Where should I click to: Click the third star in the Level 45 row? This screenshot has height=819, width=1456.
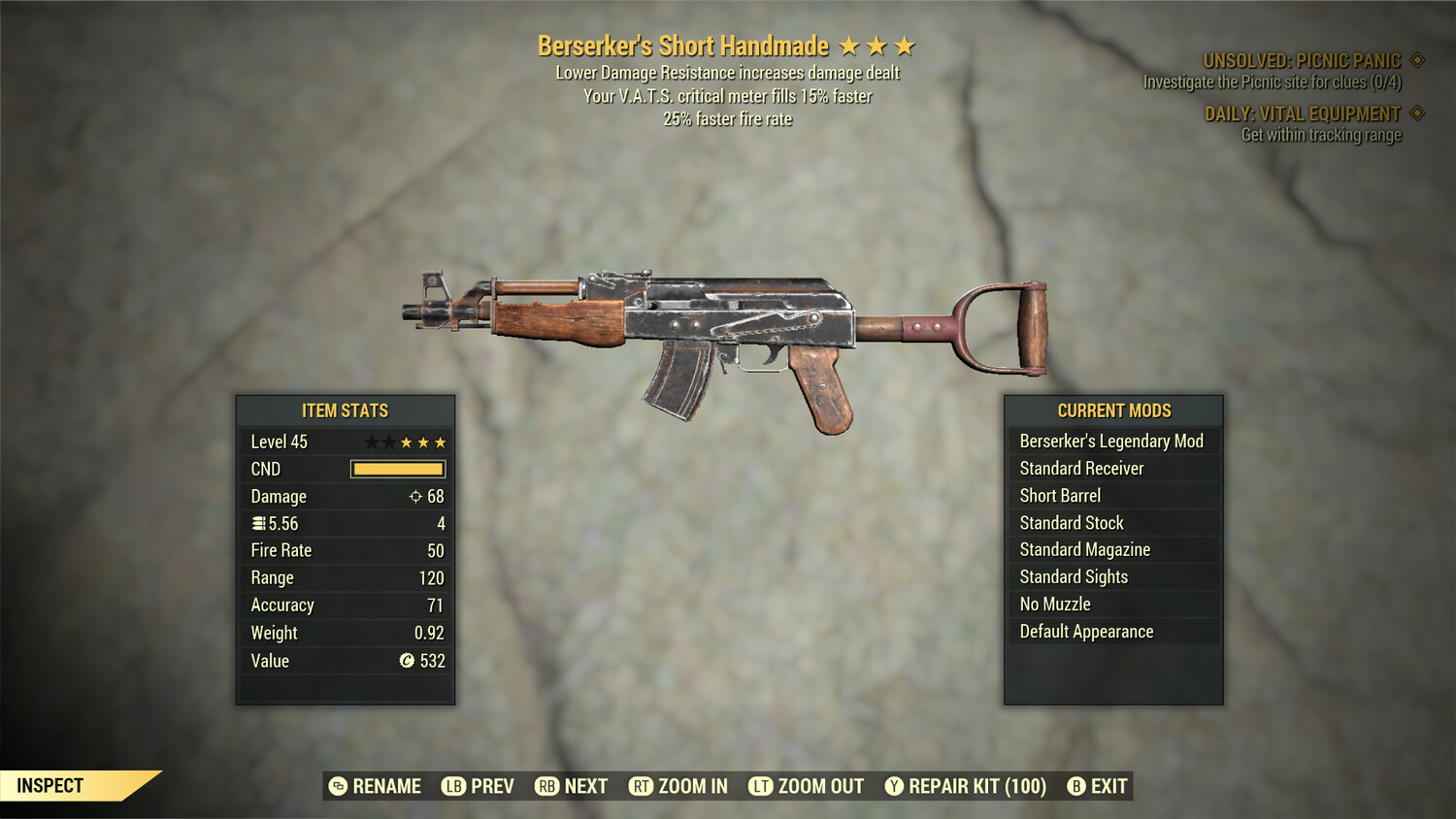click(x=408, y=442)
